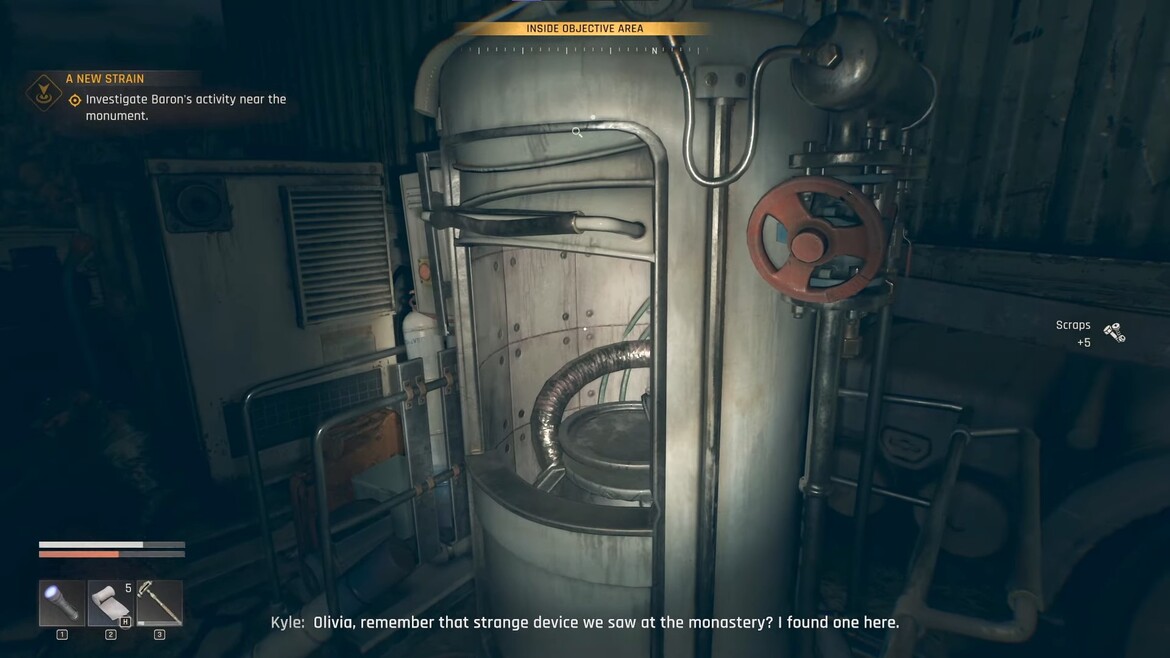Select the bandage hotbar slot
The width and height of the screenshot is (1170, 658).
pyautogui.click(x=110, y=603)
